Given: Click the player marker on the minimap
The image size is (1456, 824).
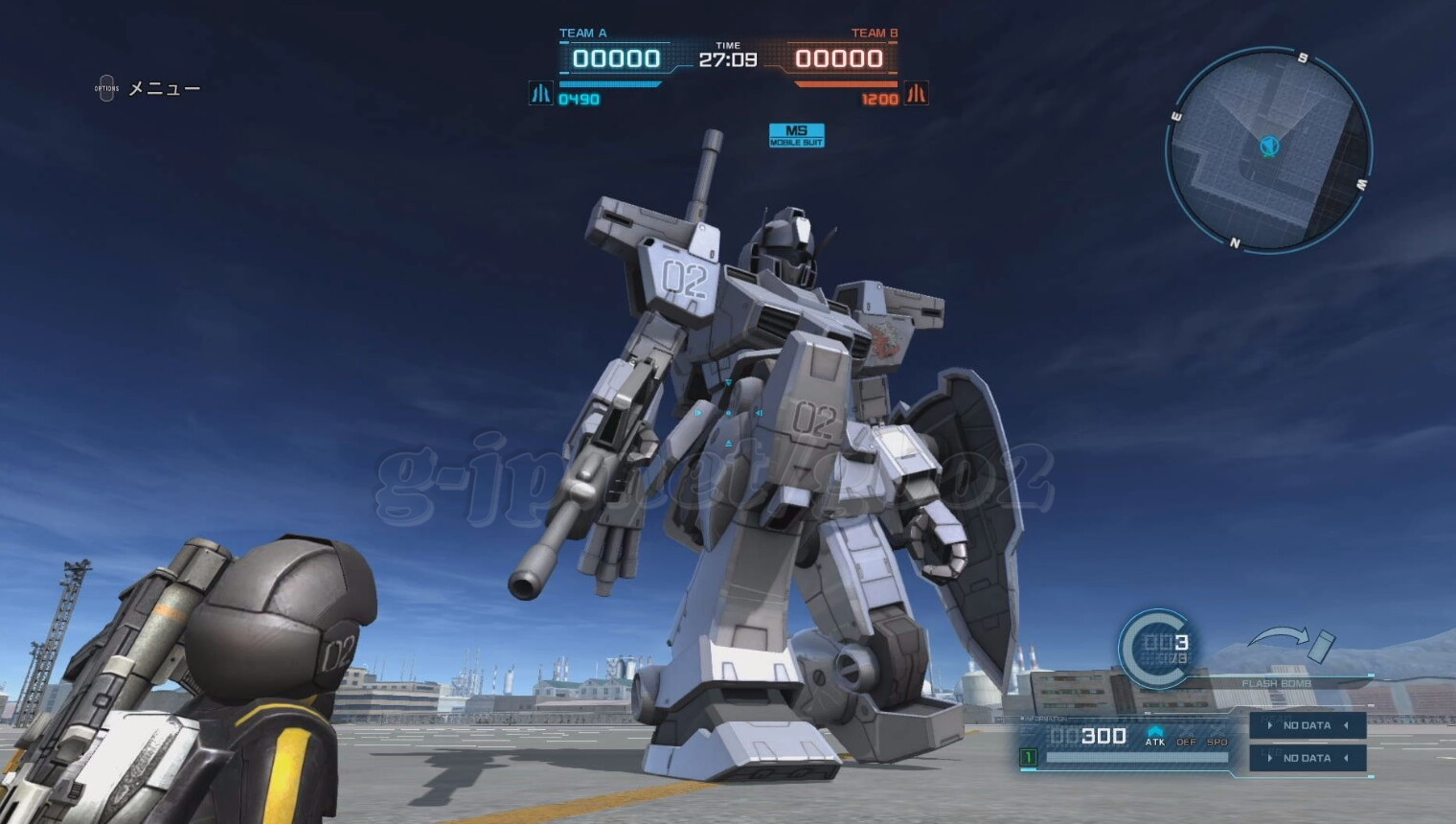Looking at the screenshot, I should pos(1269,147).
